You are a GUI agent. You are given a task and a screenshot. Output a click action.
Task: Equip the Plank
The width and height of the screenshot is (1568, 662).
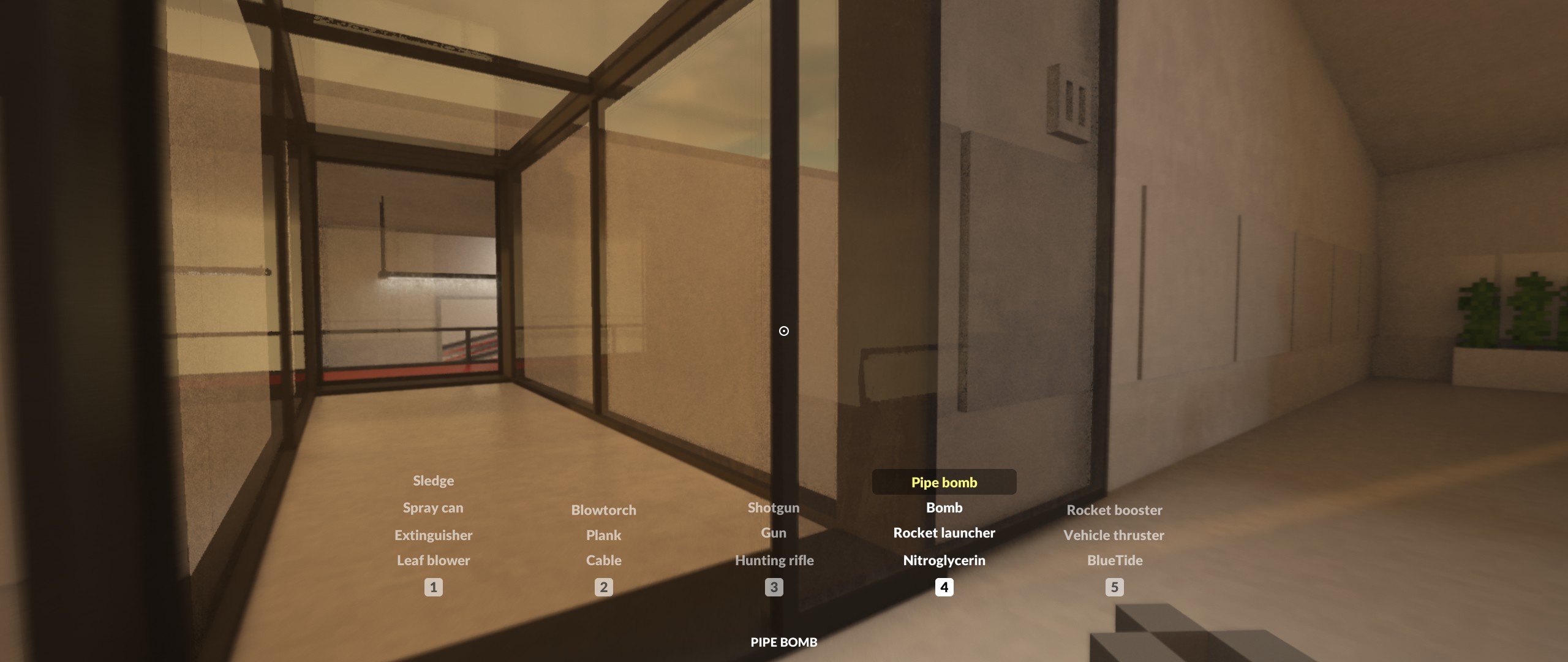pyautogui.click(x=603, y=535)
